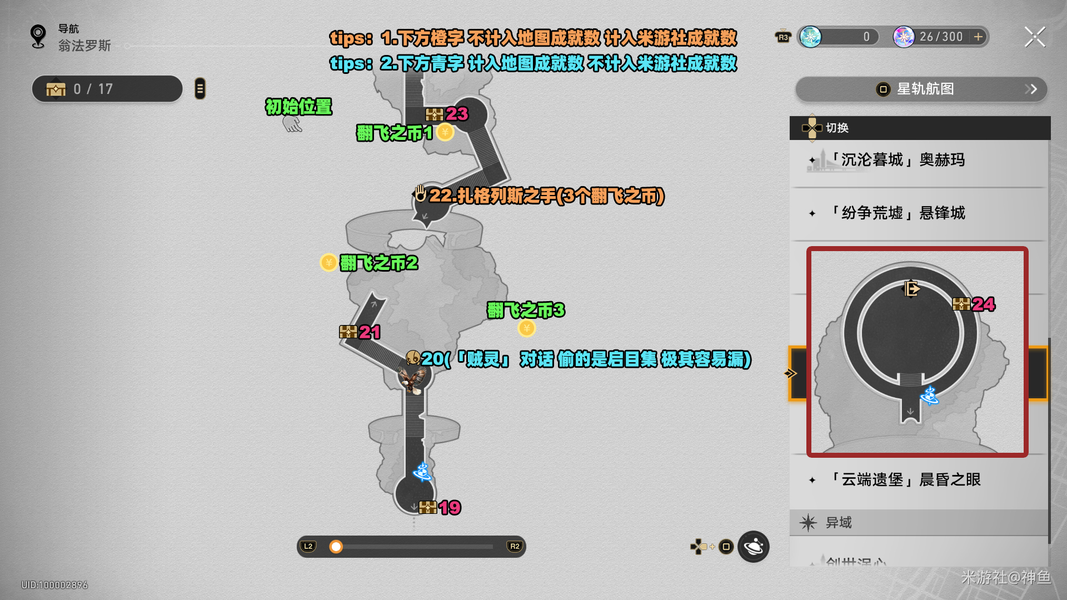Select the 翻飞之币2 gold coin marker
Viewport: 1067px width, 600px height.
pyautogui.click(x=328, y=263)
